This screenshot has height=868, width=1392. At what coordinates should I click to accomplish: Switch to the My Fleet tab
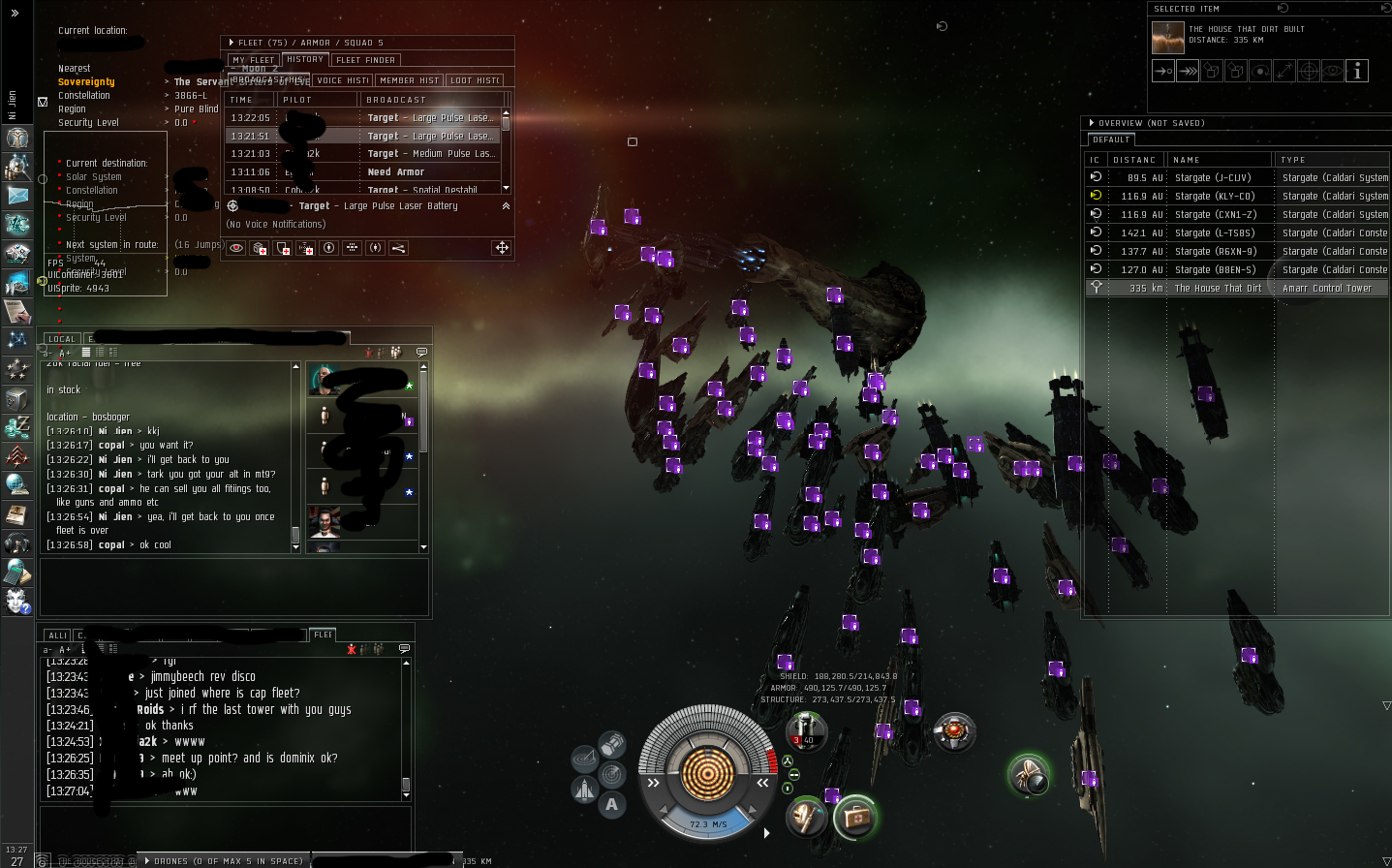click(x=253, y=60)
